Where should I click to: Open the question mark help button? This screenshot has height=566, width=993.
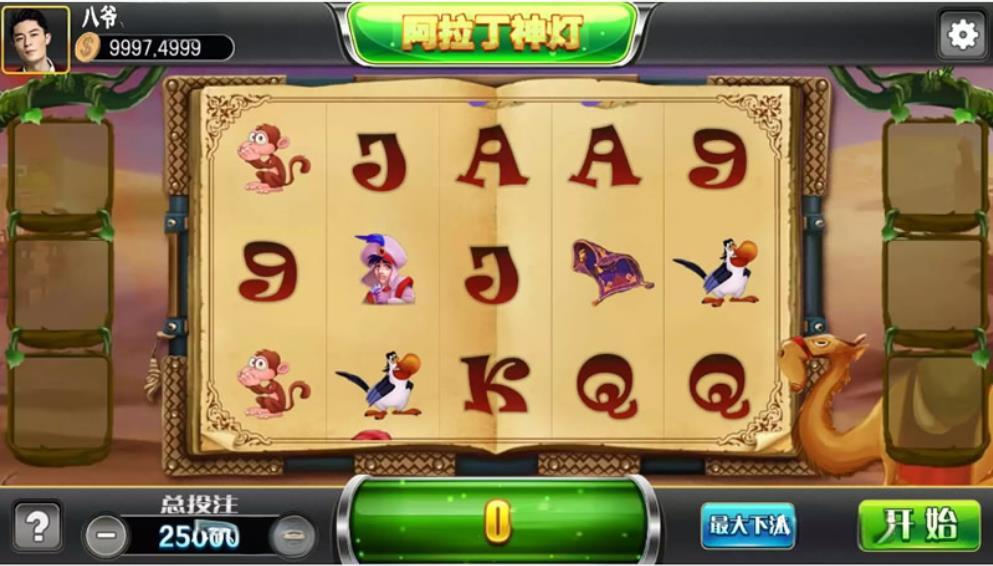click(37, 526)
